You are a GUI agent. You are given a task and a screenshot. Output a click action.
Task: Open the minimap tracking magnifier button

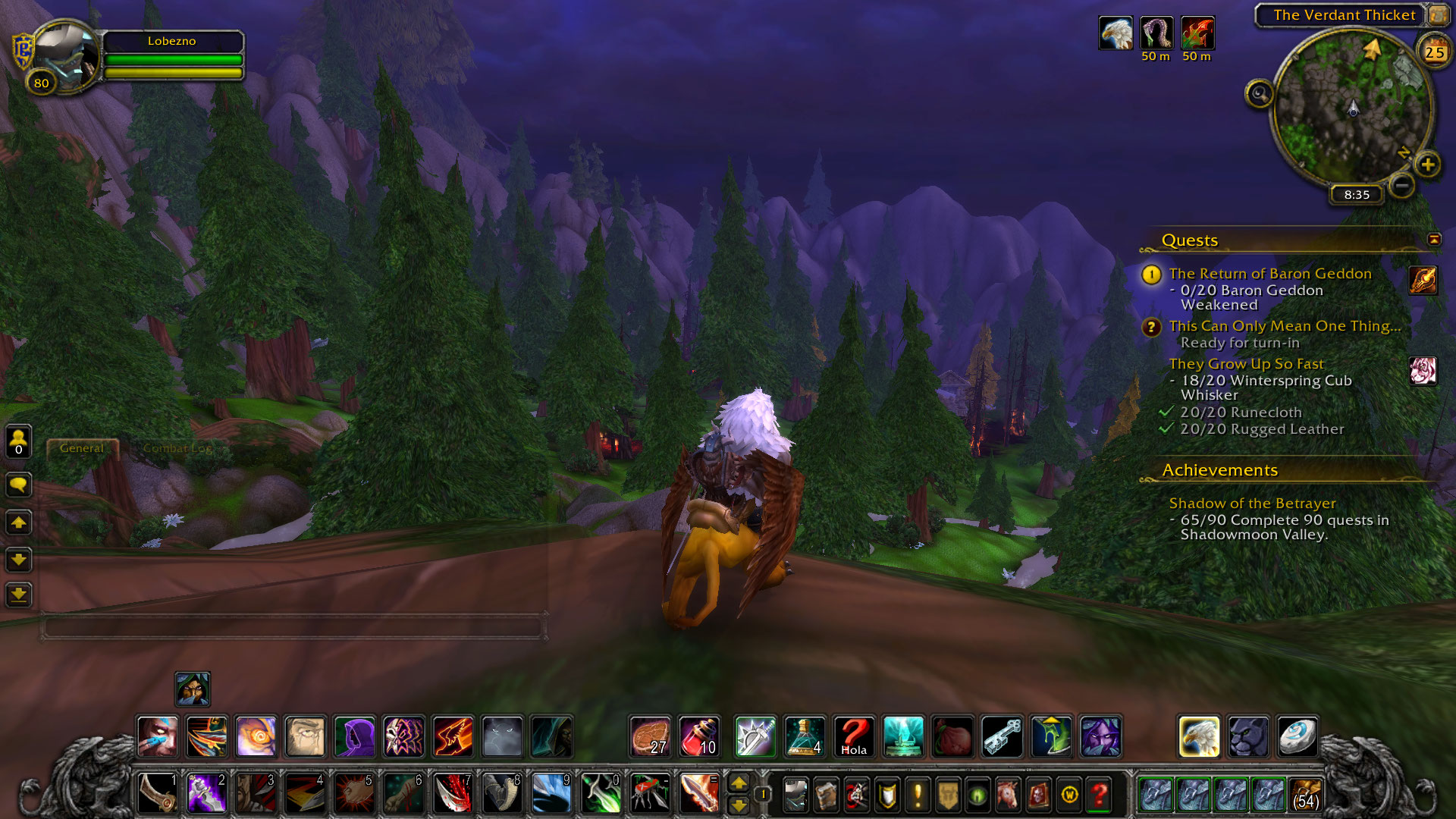point(1259,94)
